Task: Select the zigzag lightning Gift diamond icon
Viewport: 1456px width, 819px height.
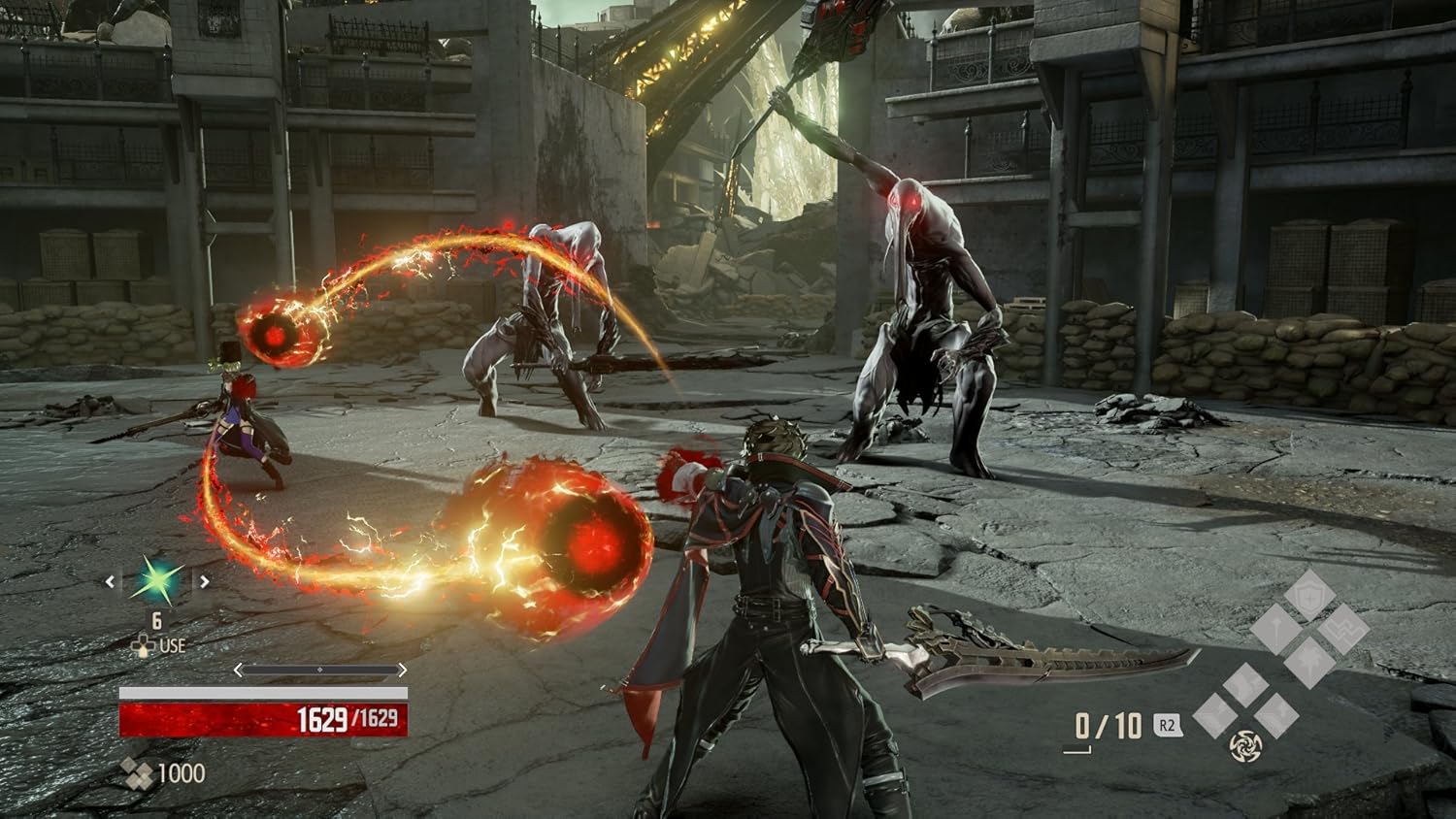Action: tap(1345, 629)
